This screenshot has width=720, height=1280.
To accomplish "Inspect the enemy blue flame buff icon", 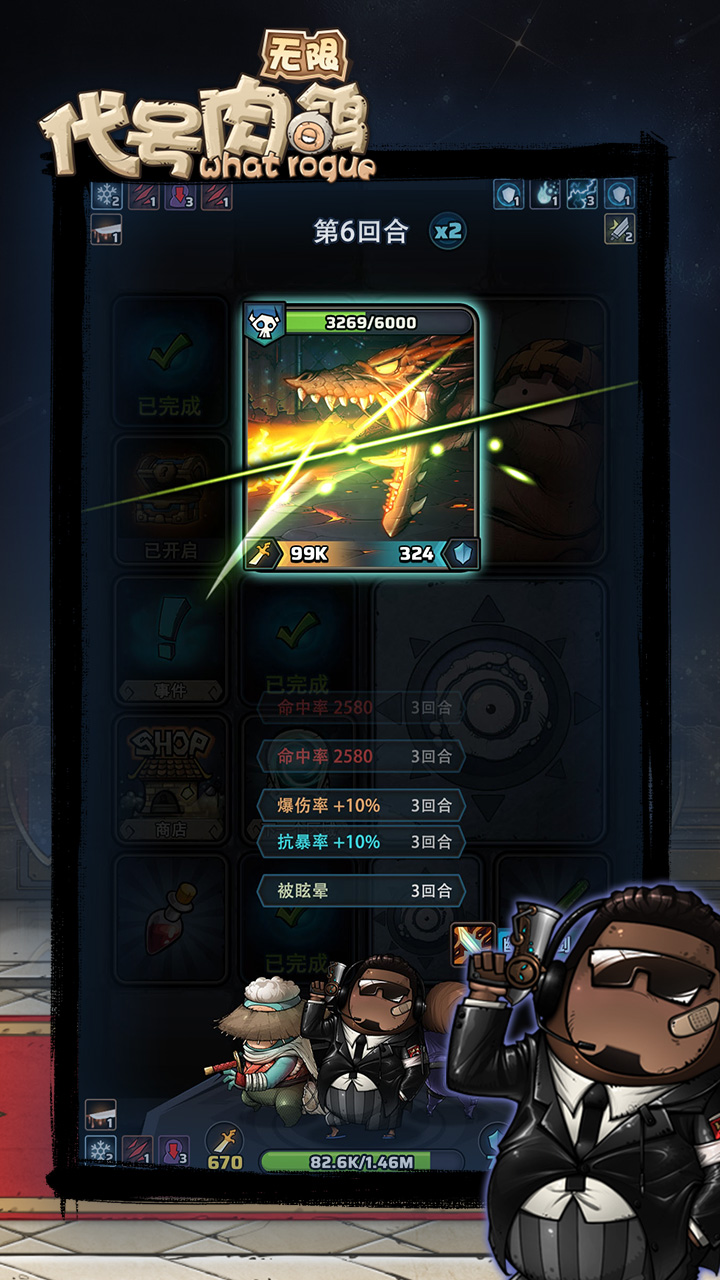I will coord(546,194).
